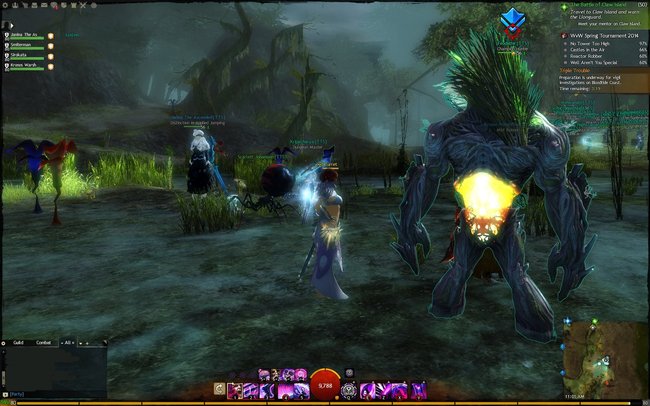Activate weapon skill slot 1
The height and width of the screenshot is (406, 650).
tap(236, 388)
